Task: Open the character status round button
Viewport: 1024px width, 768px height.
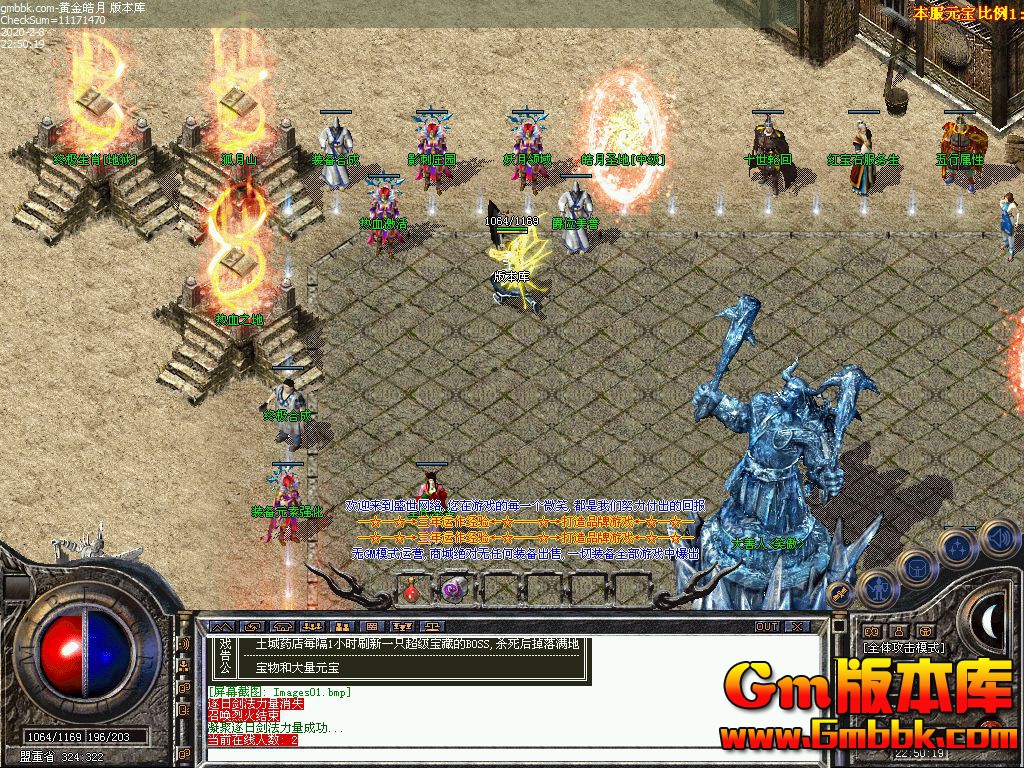Action: pyautogui.click(x=876, y=589)
